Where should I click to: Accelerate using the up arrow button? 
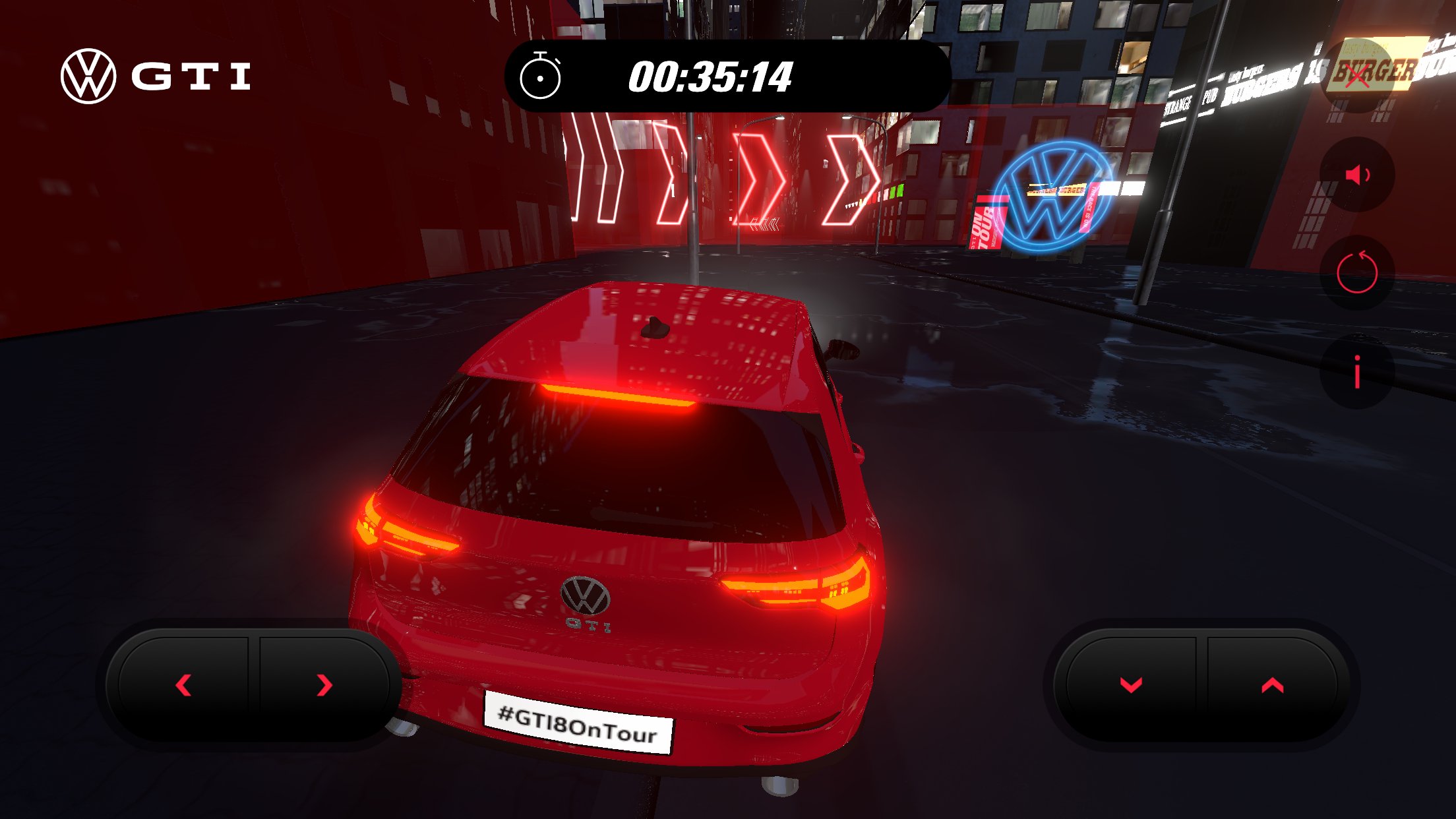(x=1272, y=685)
